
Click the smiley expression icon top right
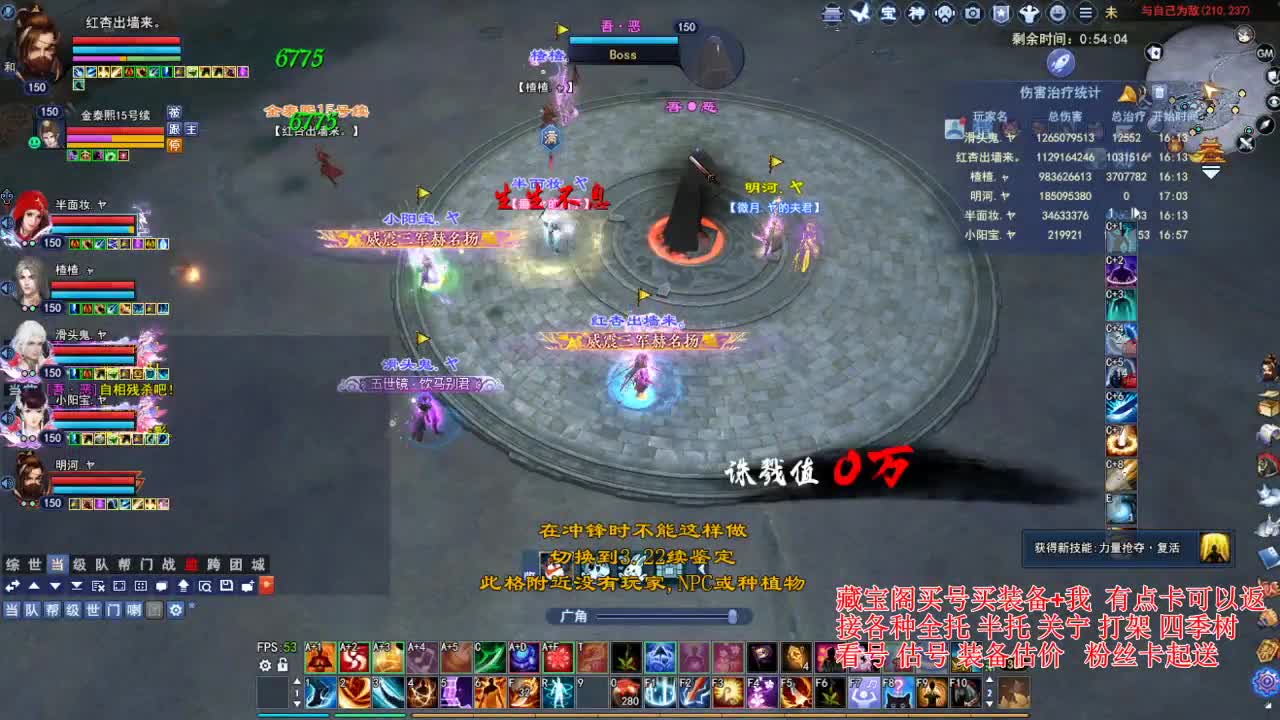[x=1058, y=13]
